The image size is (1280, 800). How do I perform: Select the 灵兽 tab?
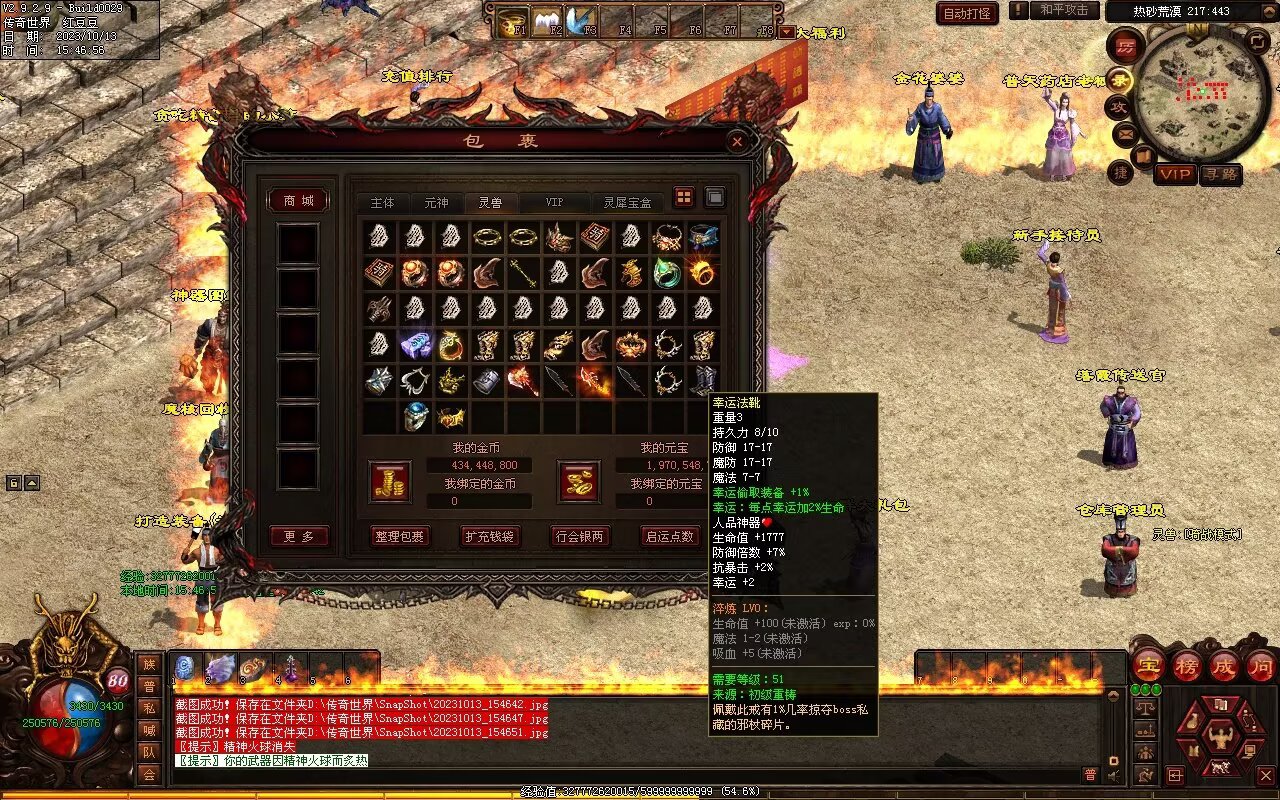click(x=490, y=202)
